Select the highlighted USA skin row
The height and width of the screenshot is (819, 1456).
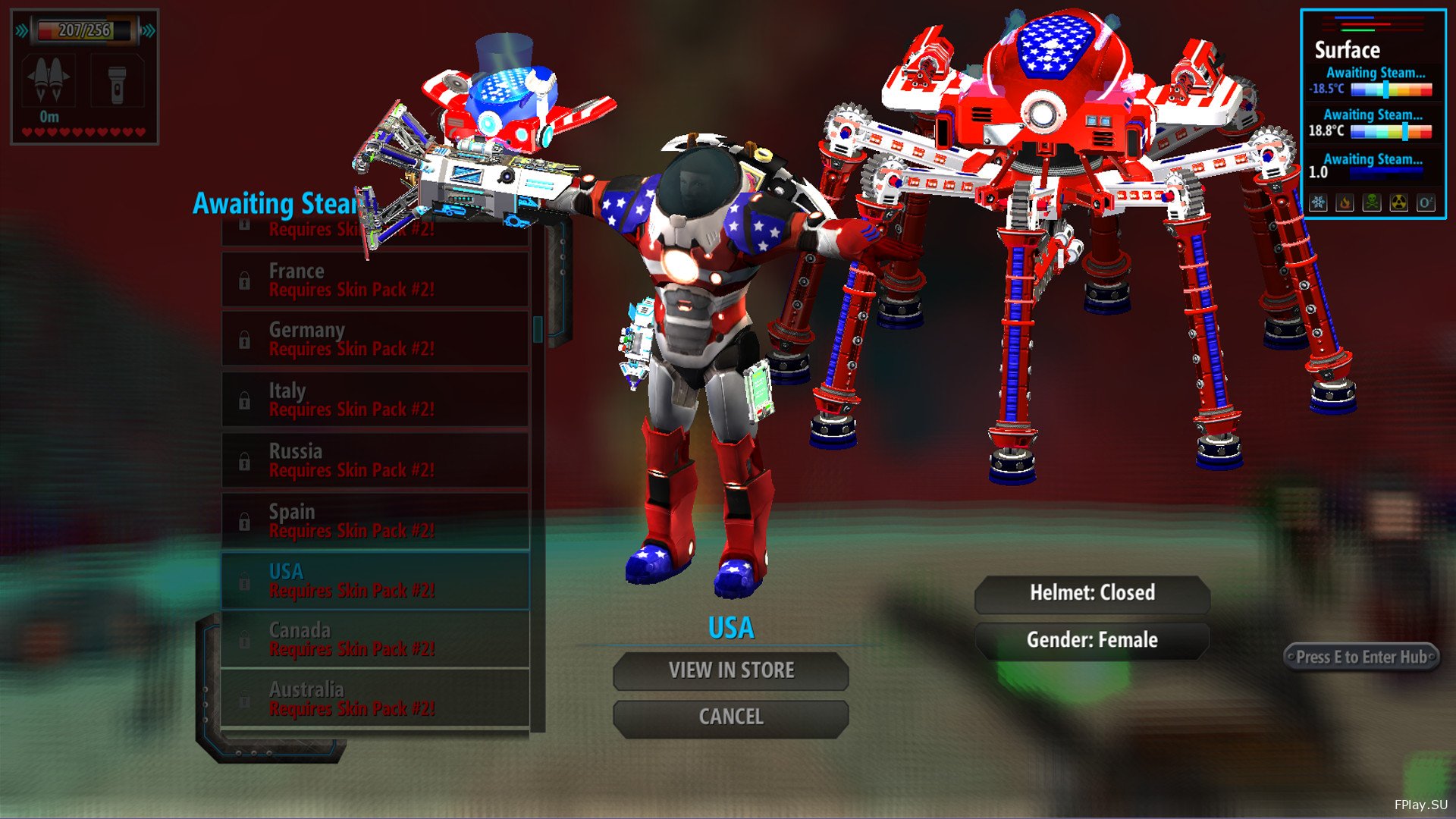click(375, 581)
